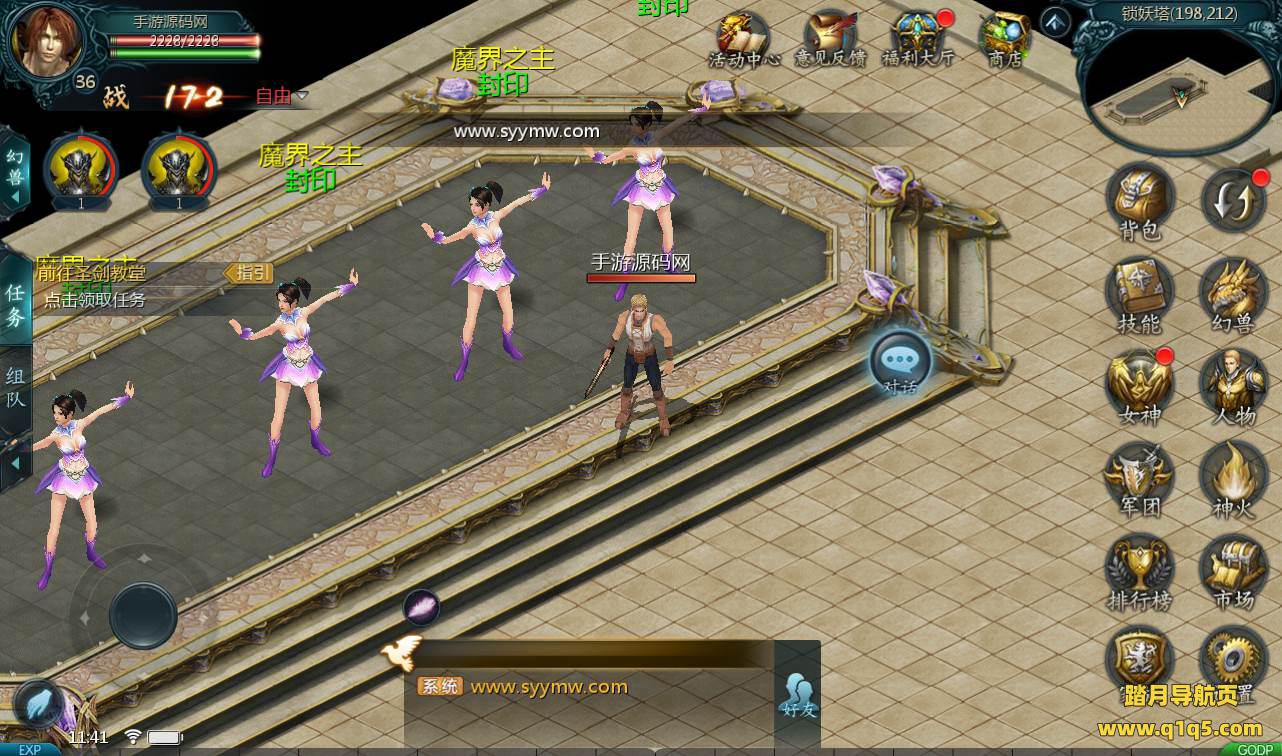Open the 市场 market
The width and height of the screenshot is (1282, 756).
tap(1234, 571)
